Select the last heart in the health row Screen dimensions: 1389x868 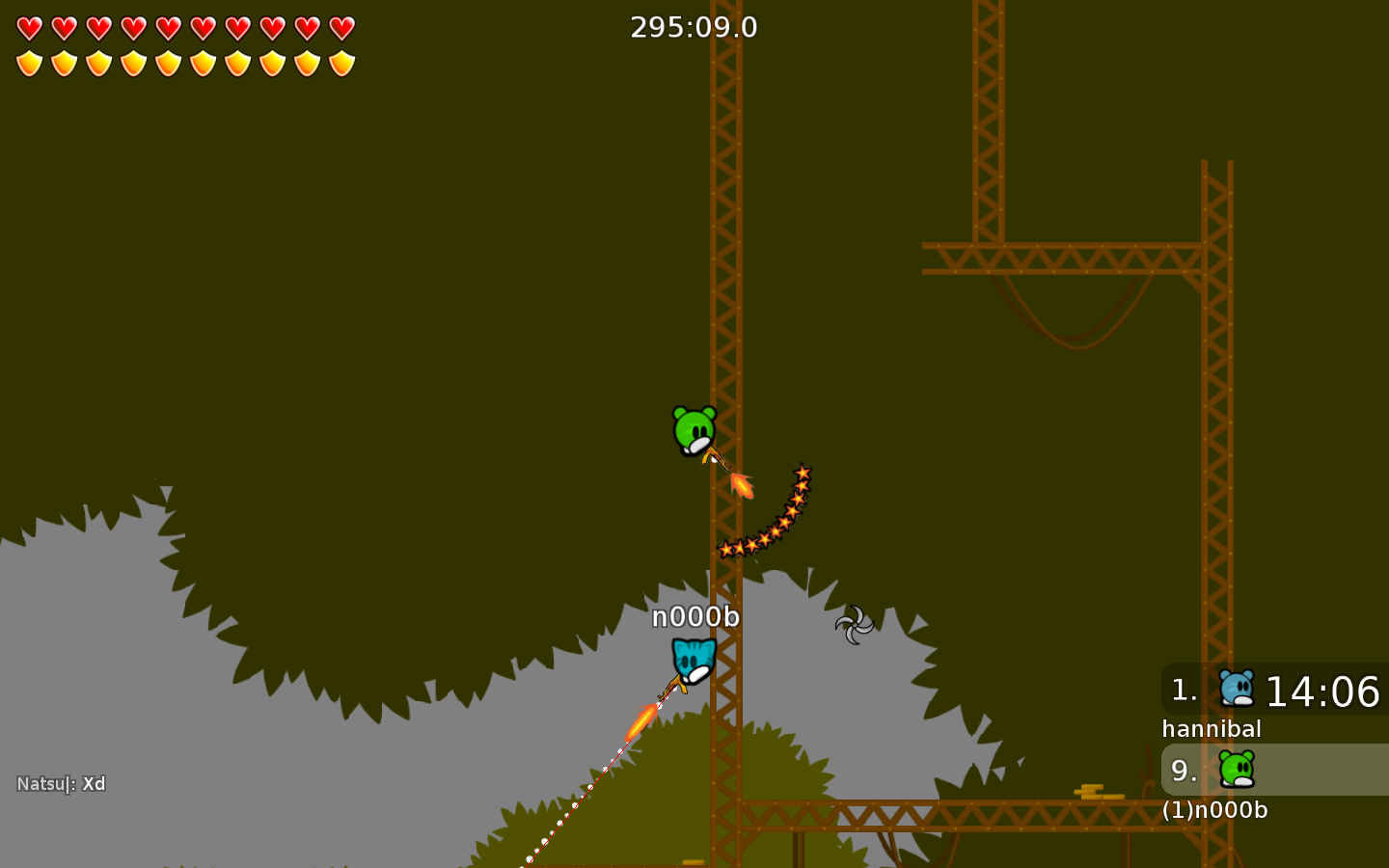click(x=340, y=27)
